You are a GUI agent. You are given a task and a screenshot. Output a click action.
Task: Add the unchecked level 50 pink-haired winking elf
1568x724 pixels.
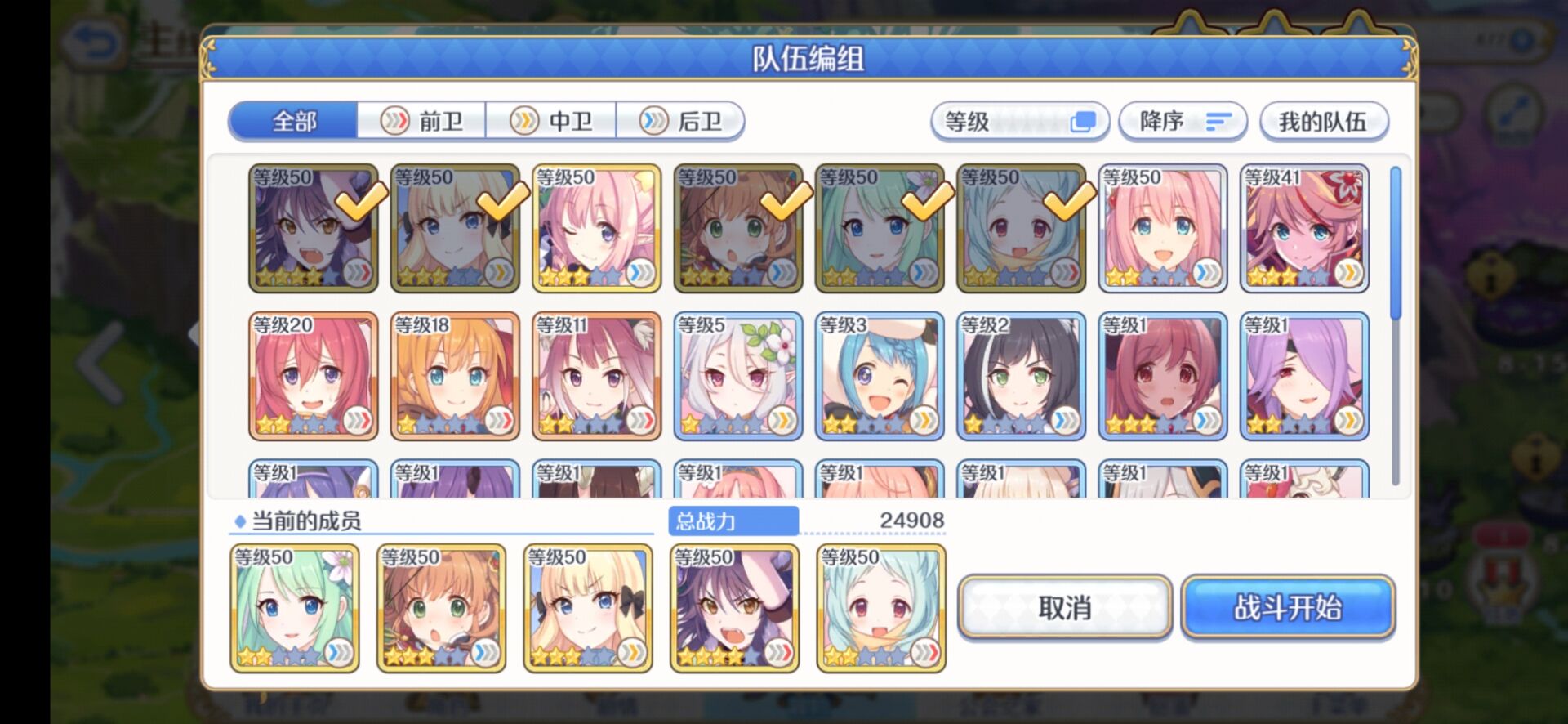pyautogui.click(x=596, y=228)
